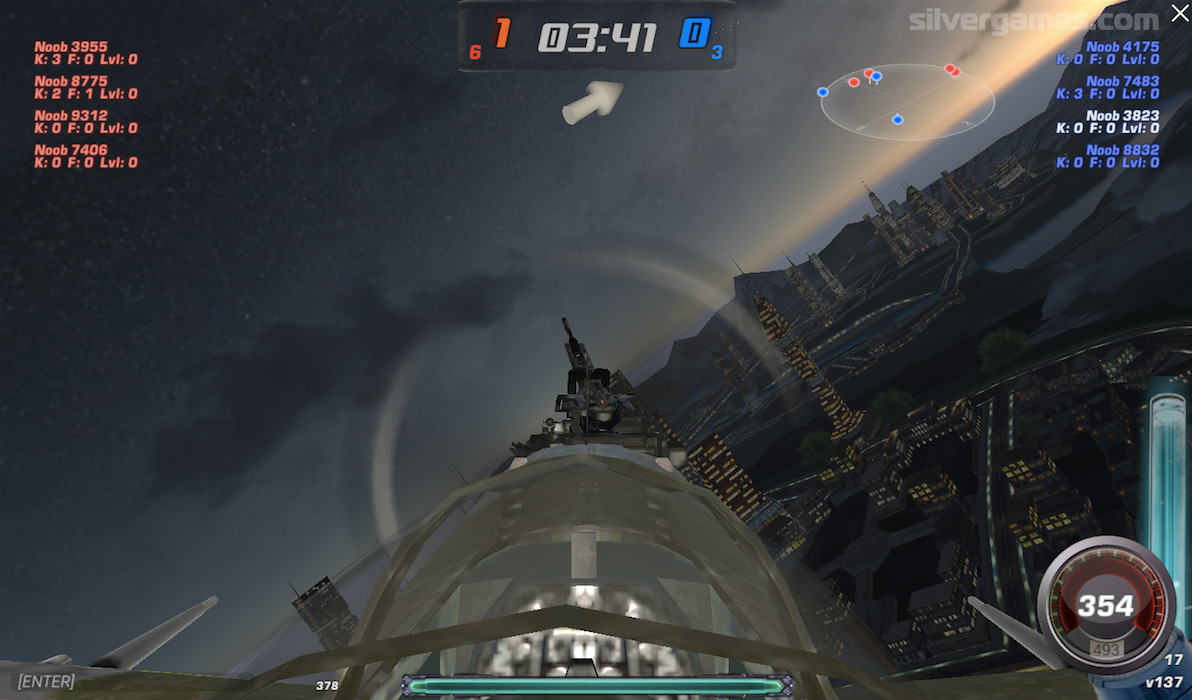Select player Noob 8775 in red team list
The width and height of the screenshot is (1192, 700).
(x=71, y=81)
